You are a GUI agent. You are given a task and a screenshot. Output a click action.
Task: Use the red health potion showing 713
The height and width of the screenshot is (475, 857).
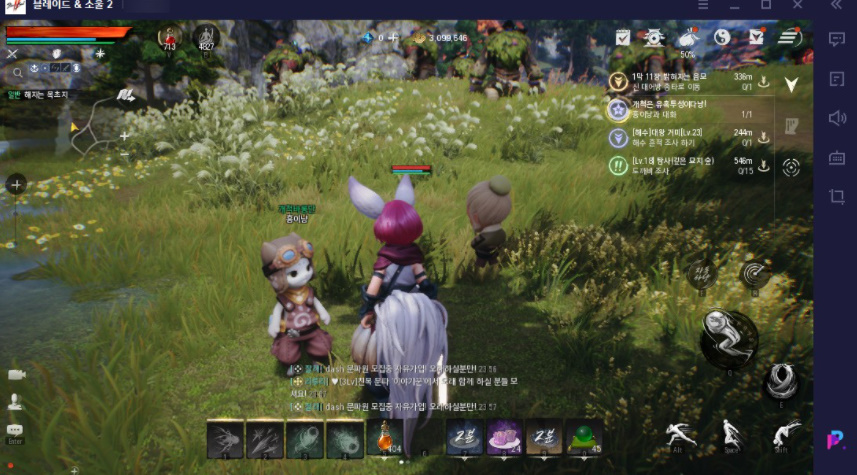tap(167, 38)
